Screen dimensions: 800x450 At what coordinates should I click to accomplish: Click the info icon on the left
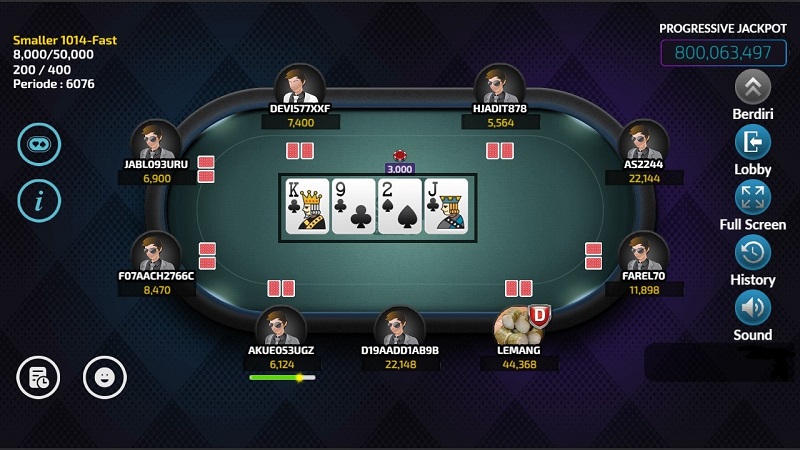click(39, 200)
